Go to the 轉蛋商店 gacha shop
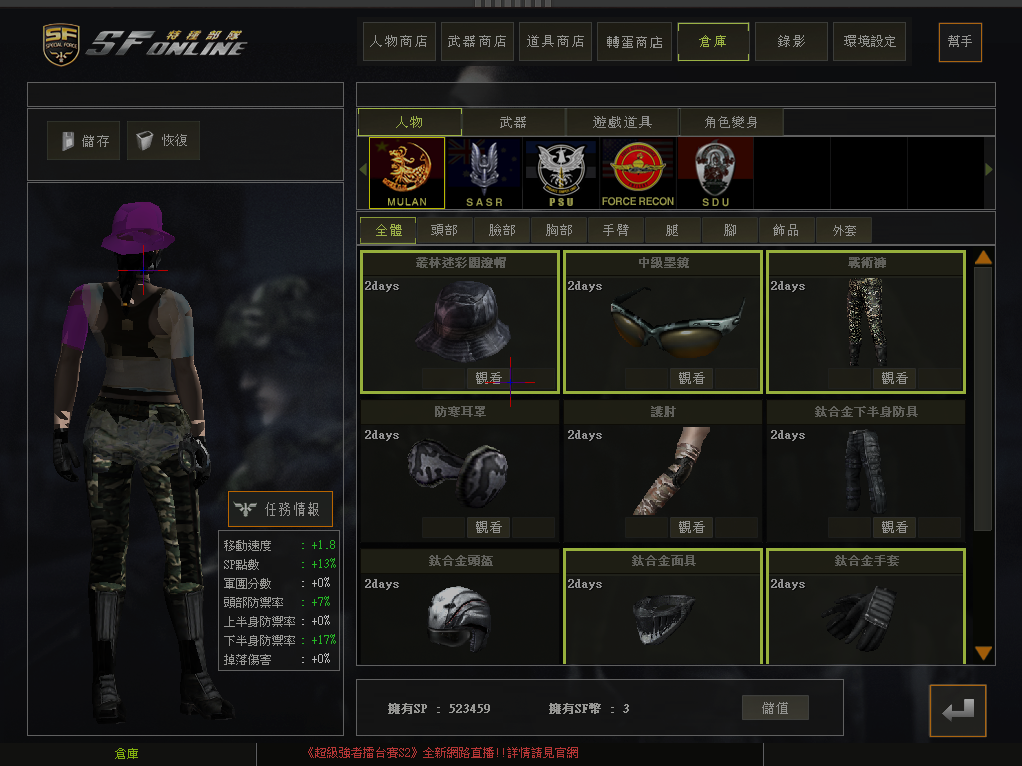This screenshot has height=766, width=1022. tap(634, 42)
